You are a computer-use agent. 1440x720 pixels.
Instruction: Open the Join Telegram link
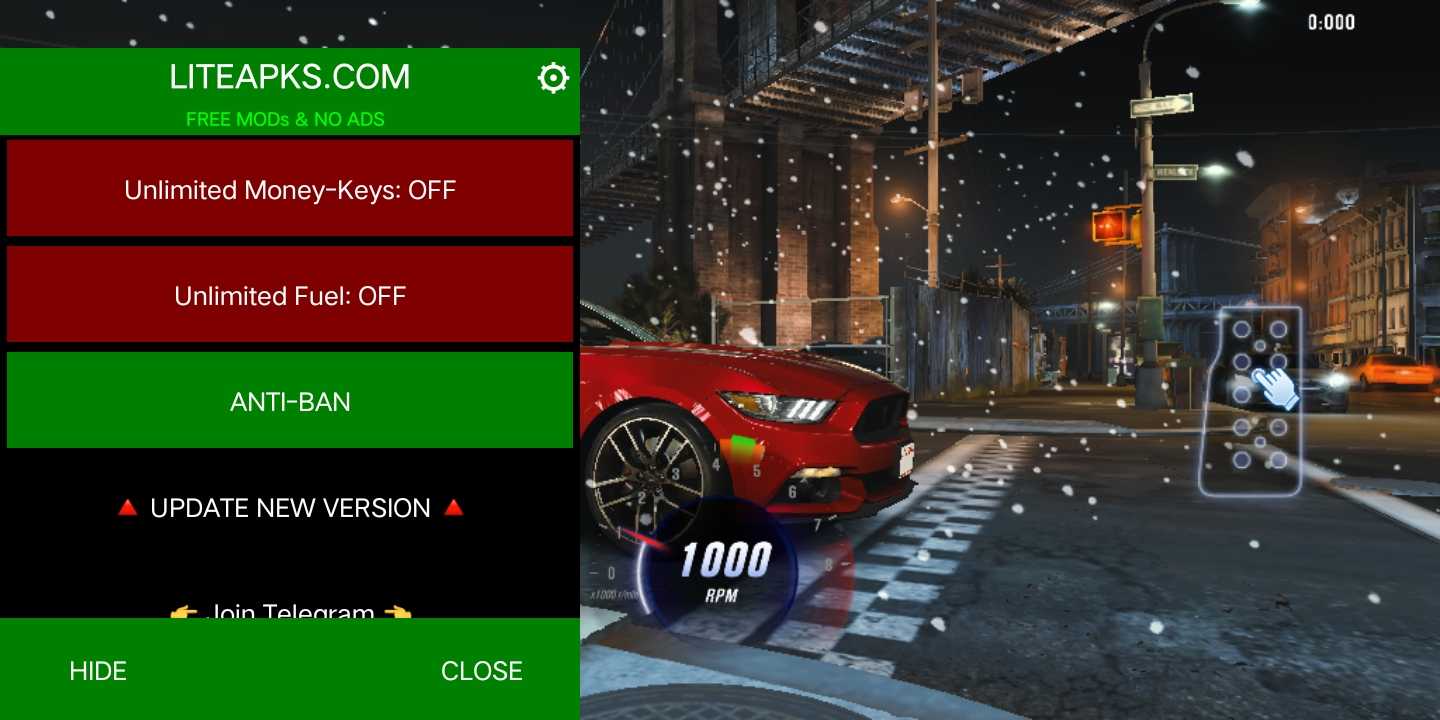pyautogui.click(x=290, y=609)
